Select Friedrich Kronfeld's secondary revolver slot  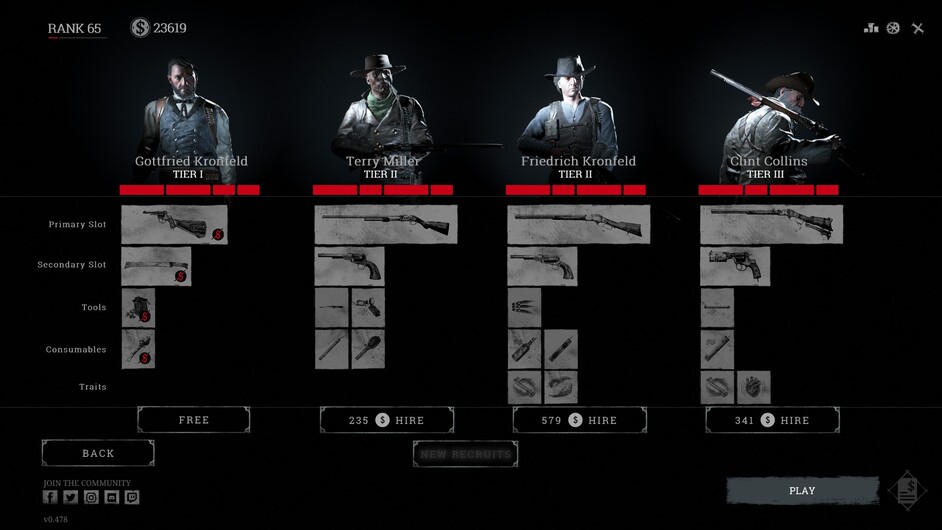pyautogui.click(x=541, y=266)
